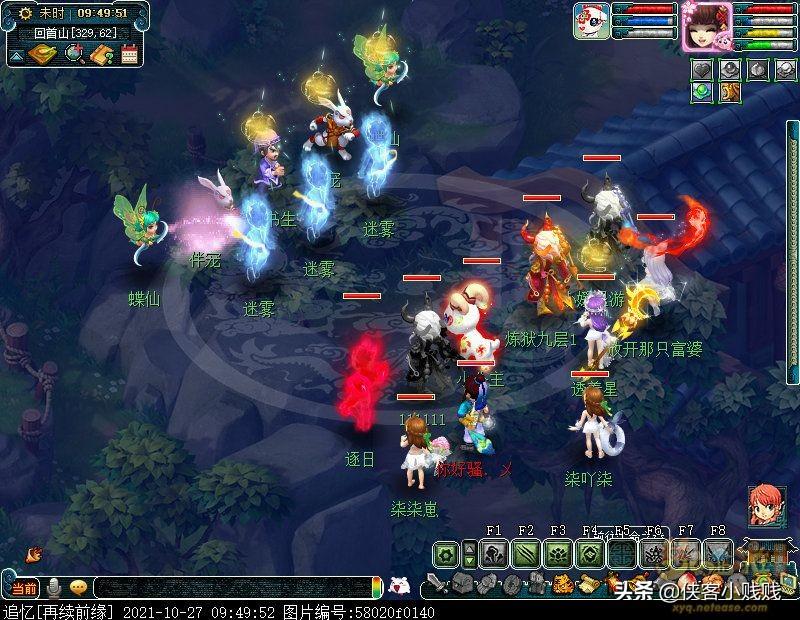Use the F7 hotbar skill
Viewport: 800px width, 620px height.
coord(686,554)
